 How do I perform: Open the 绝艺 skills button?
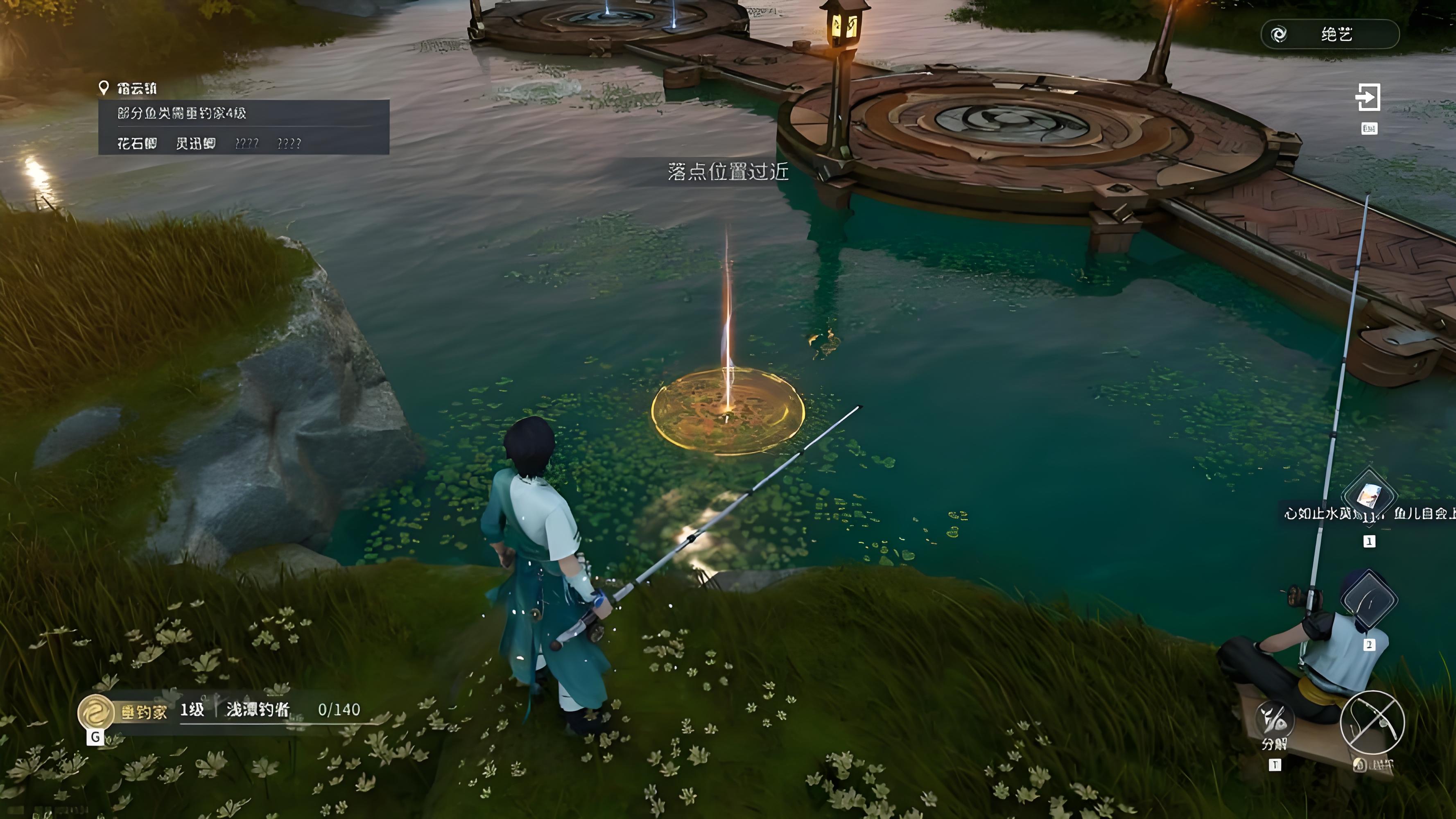pos(1329,34)
